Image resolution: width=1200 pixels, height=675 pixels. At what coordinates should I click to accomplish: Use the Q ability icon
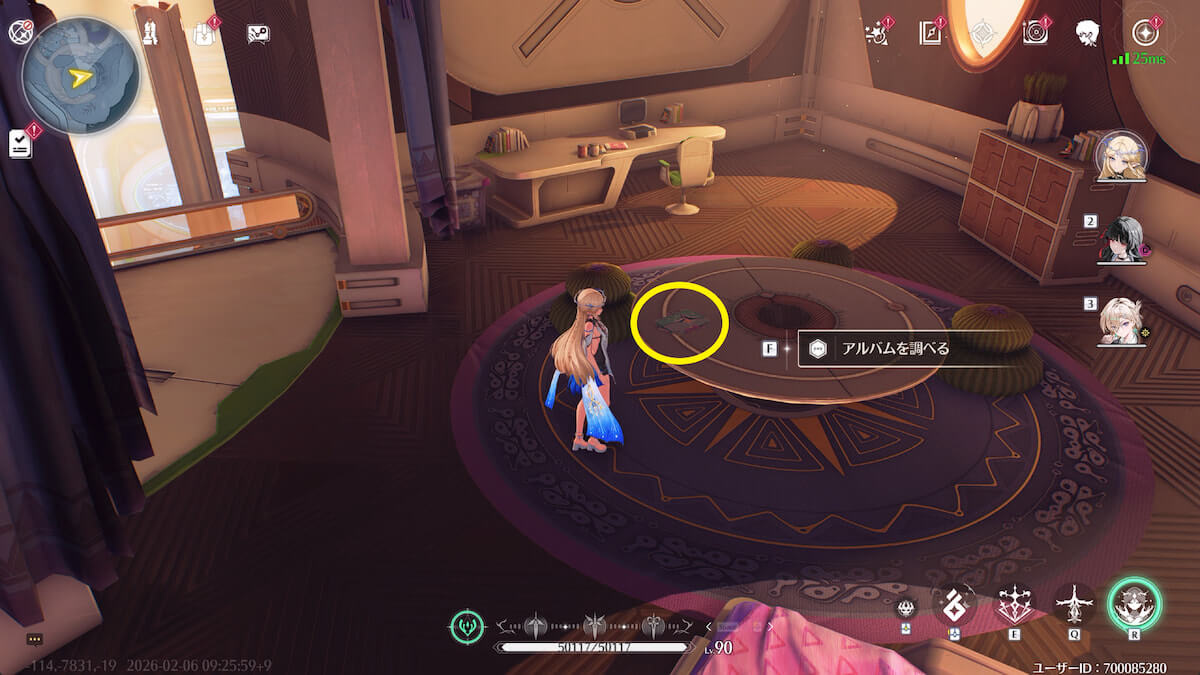(1075, 604)
